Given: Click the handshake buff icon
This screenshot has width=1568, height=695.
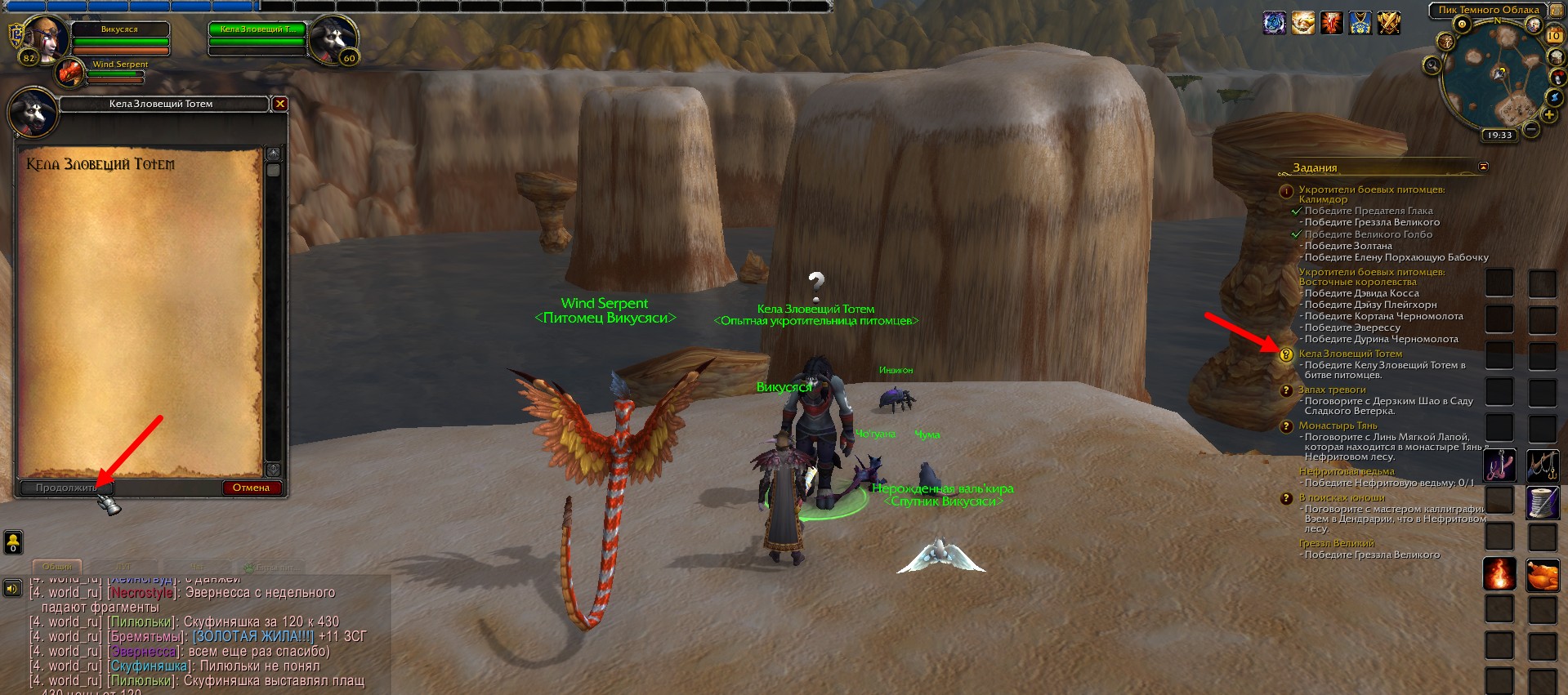Looking at the screenshot, I should (1303, 23).
